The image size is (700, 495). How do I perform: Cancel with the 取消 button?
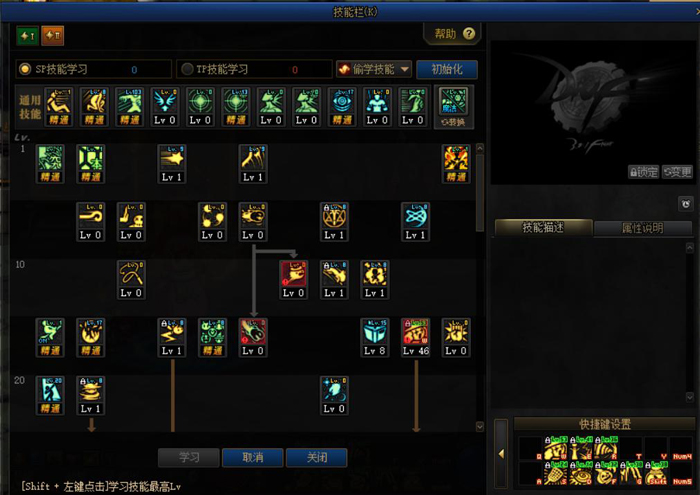coord(253,458)
